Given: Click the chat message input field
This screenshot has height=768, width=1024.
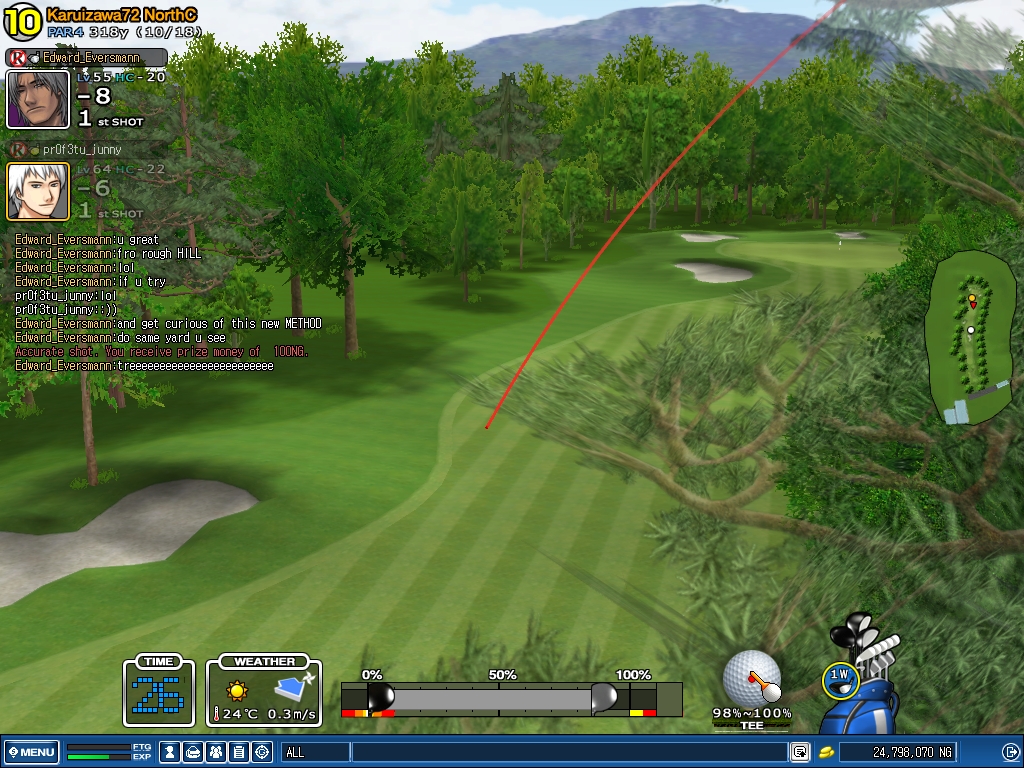Looking at the screenshot, I should click(568, 752).
